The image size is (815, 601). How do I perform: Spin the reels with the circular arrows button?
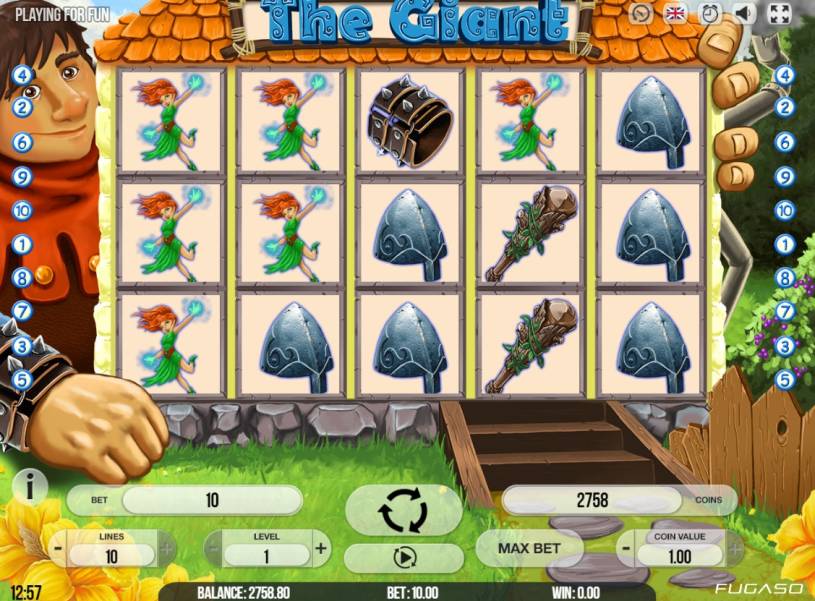click(x=403, y=513)
